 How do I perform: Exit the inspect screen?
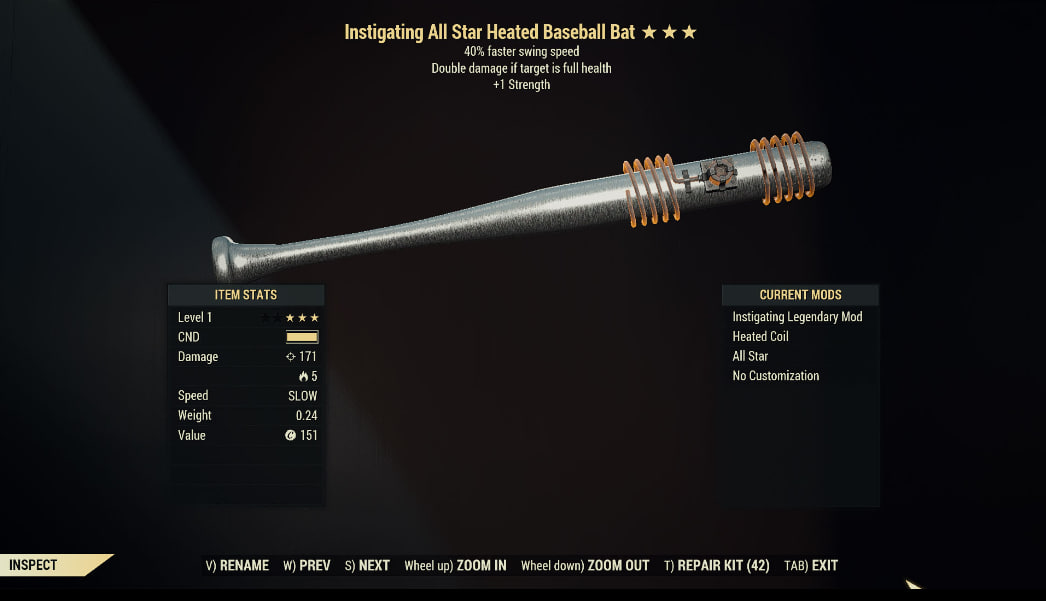(x=811, y=565)
